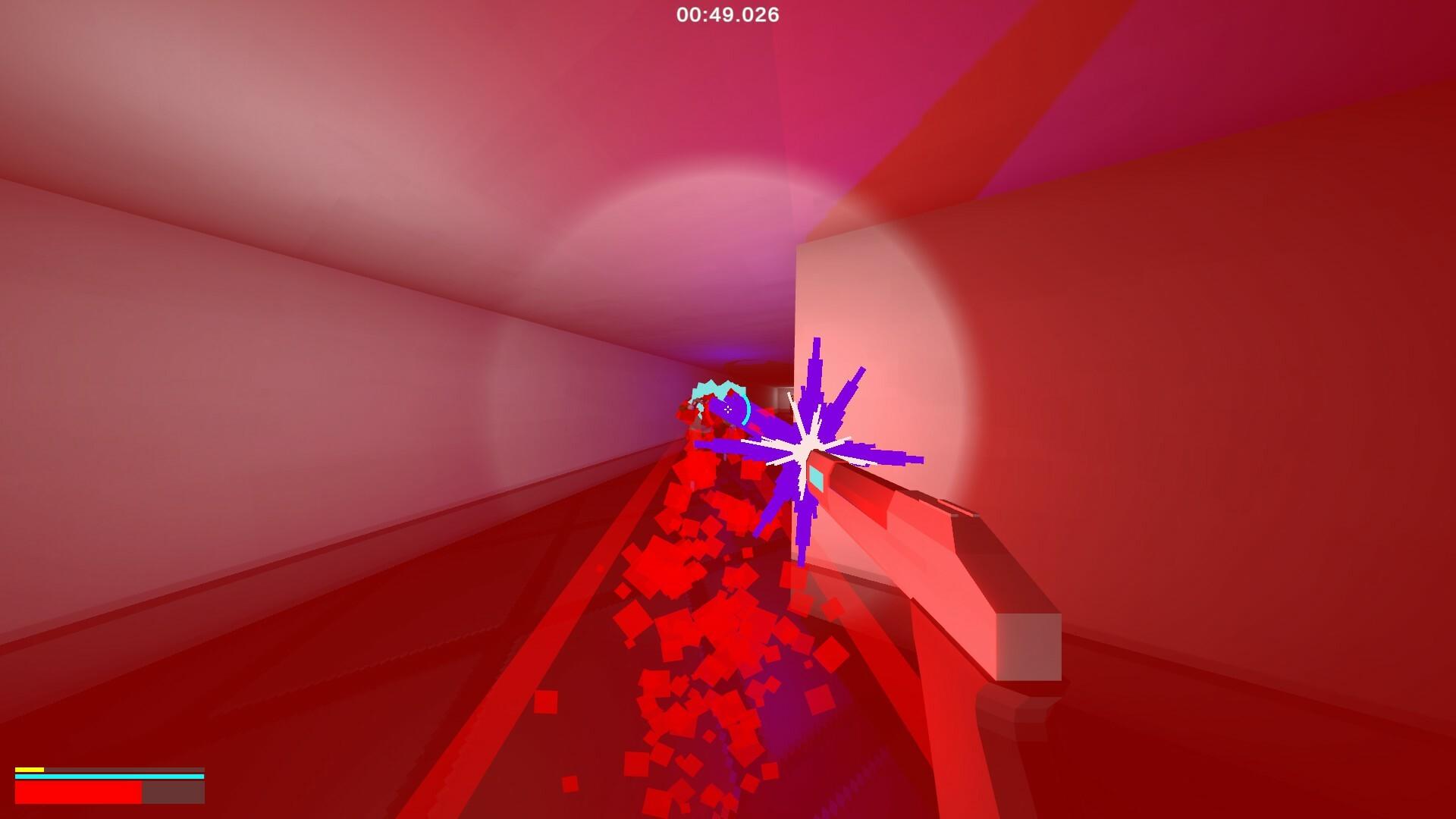The height and width of the screenshot is (819, 1456).
Task: Click the yellow stamina bar segment
Action: pyautogui.click(x=30, y=769)
